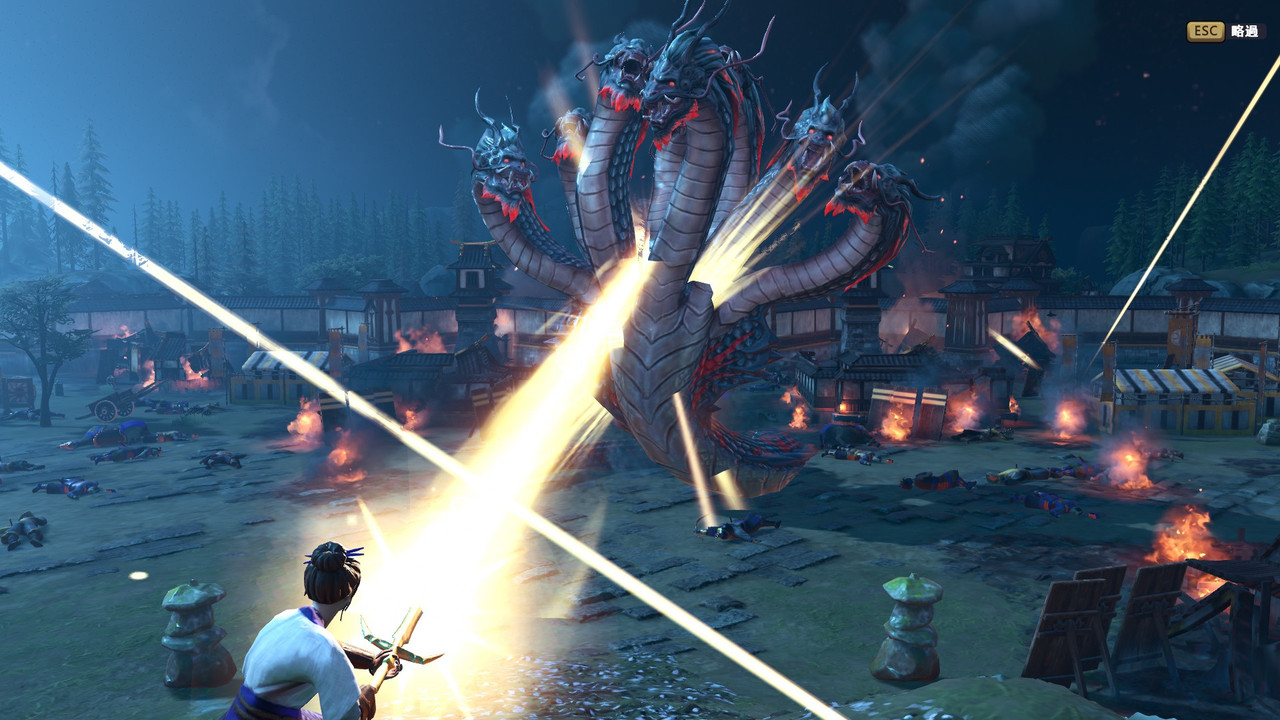Skip the cutscene with the 略過 button
The height and width of the screenshot is (720, 1280).
tap(1224, 31)
